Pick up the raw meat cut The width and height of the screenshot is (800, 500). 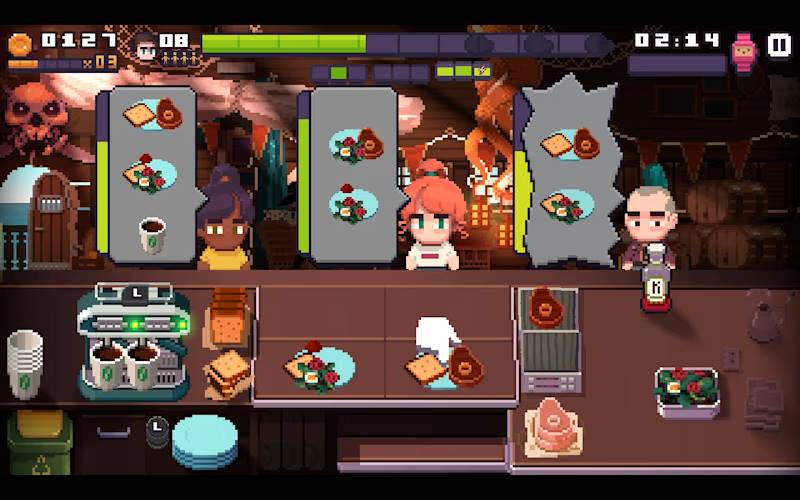553,423
